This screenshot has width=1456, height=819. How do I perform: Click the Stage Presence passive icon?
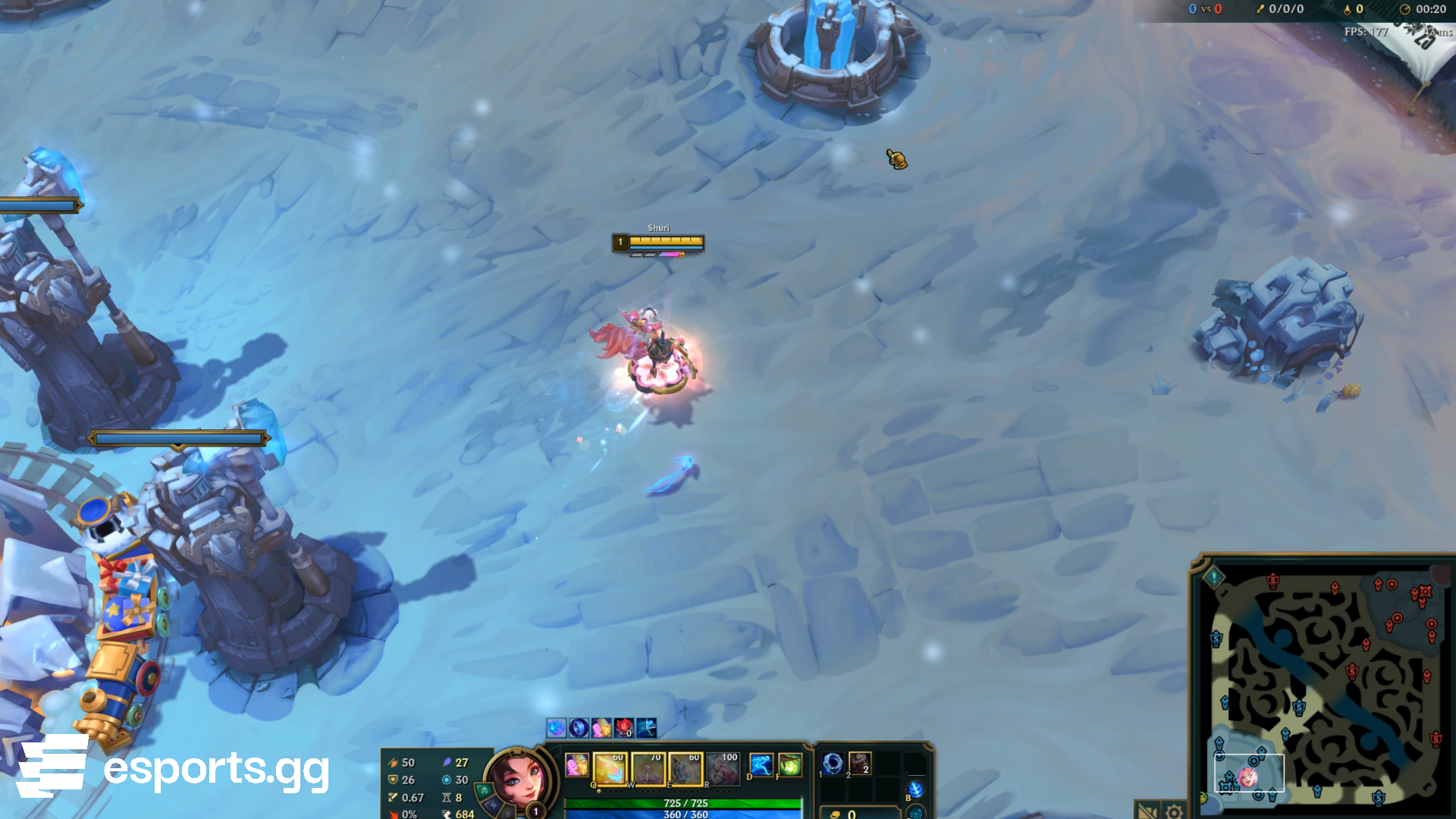576,764
